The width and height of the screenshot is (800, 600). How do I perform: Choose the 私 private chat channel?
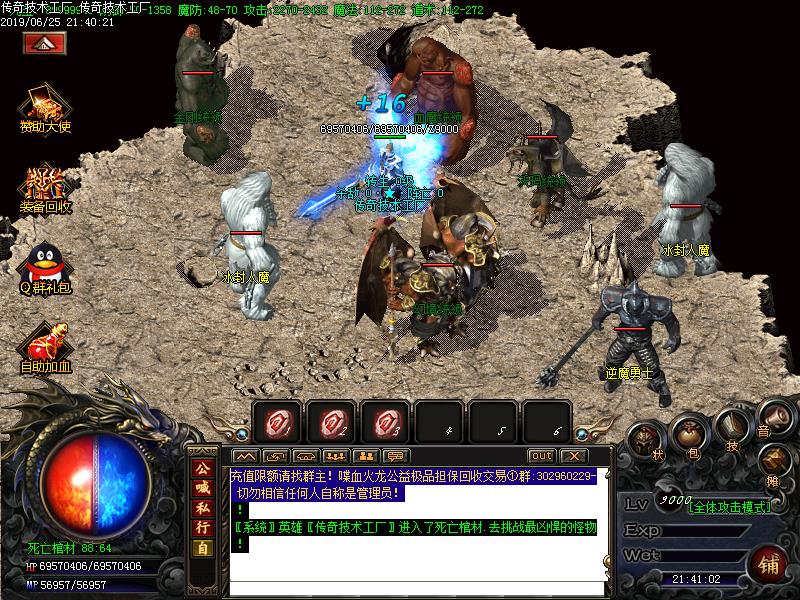click(x=203, y=508)
